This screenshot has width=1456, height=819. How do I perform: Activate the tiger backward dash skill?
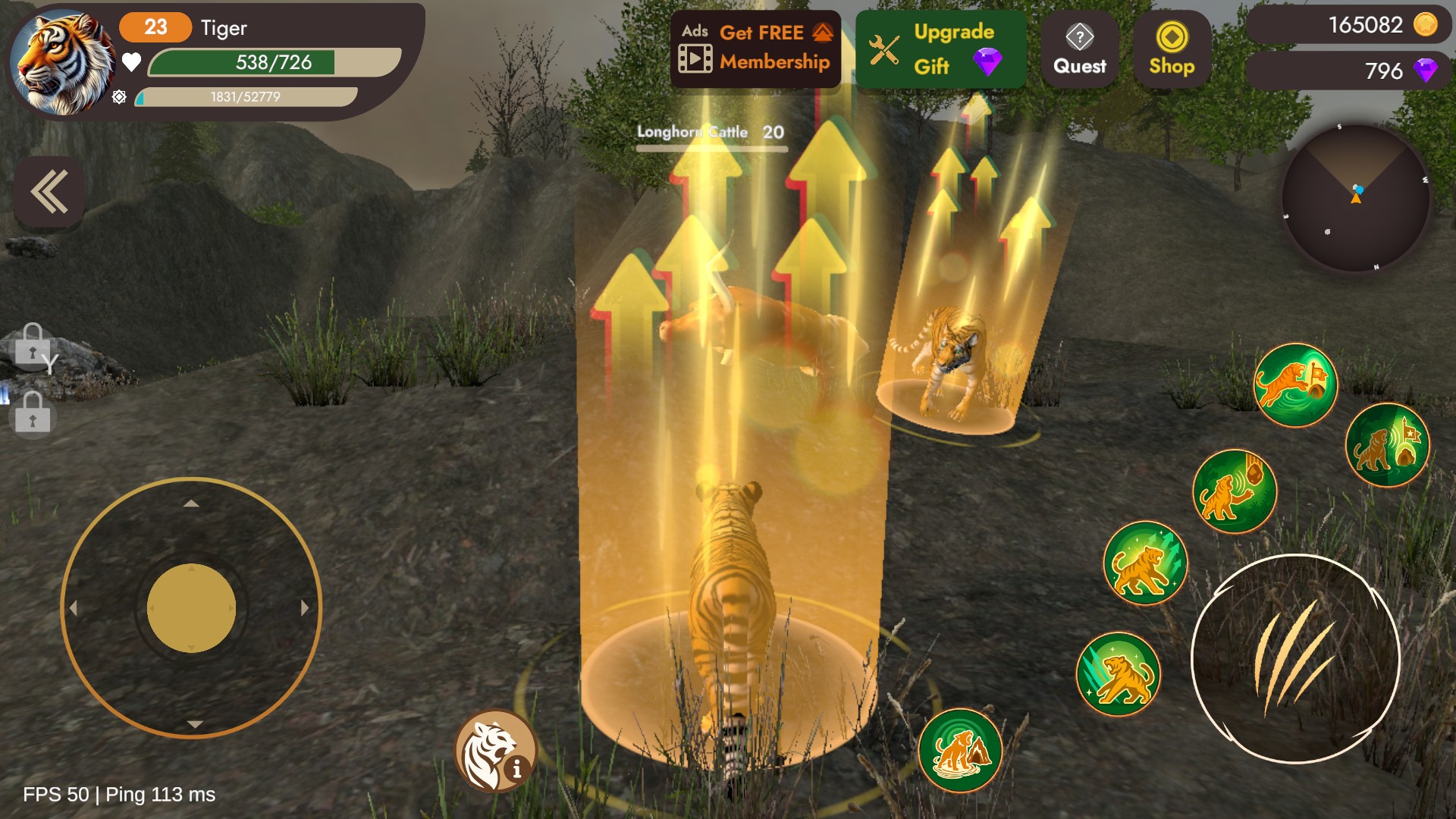tap(1119, 673)
